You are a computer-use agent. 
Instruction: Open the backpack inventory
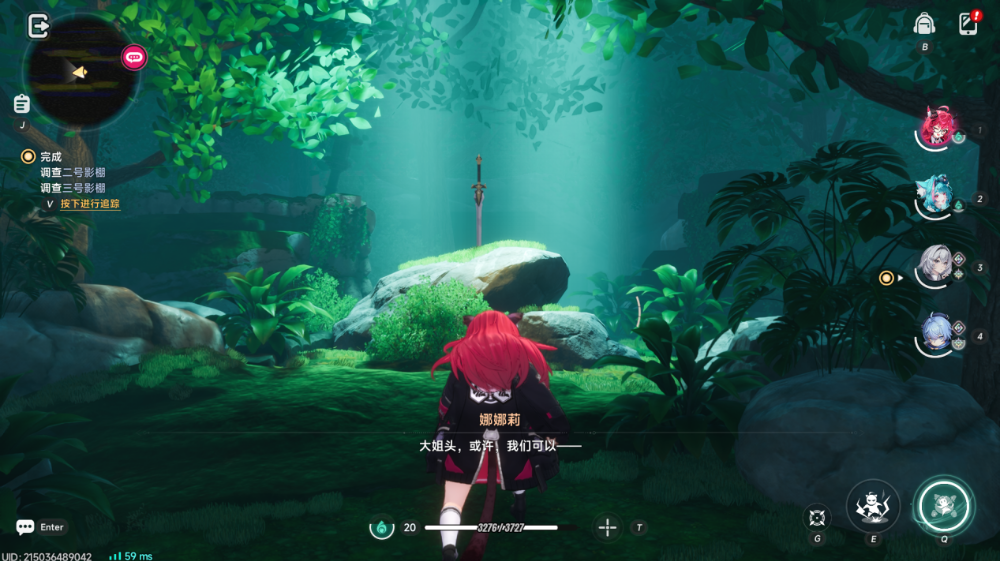pyautogui.click(x=925, y=24)
